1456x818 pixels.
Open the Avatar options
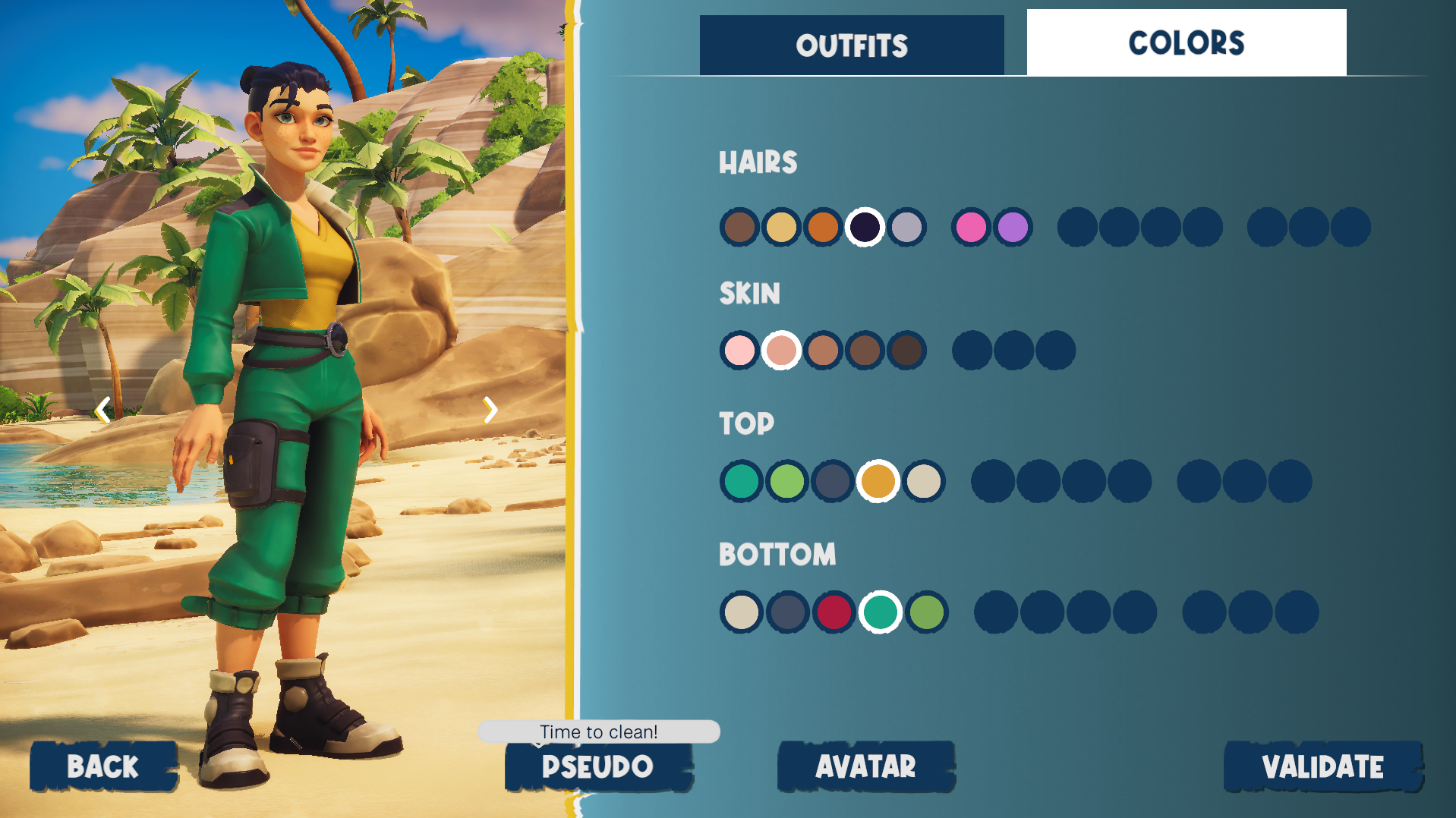865,766
